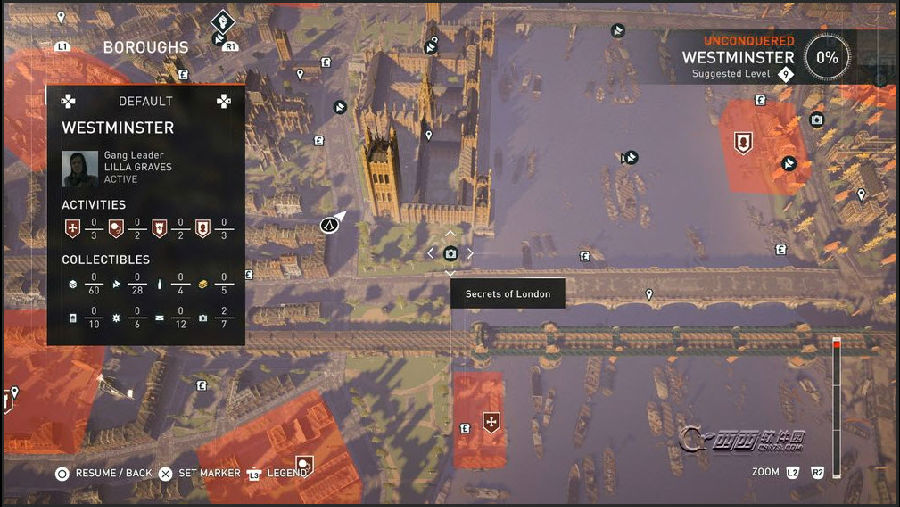Select the gang stronghold skull activity icon
This screenshot has width=900, height=507.
[115, 228]
